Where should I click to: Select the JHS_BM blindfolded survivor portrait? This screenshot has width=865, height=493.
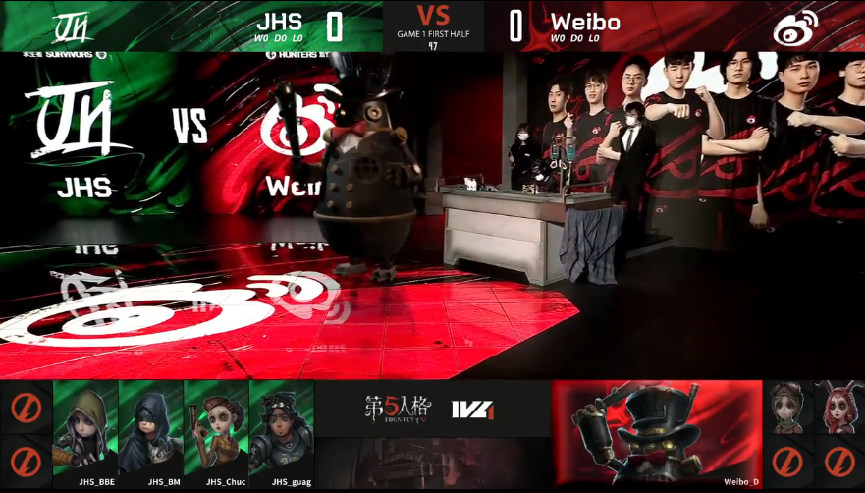tap(151, 428)
